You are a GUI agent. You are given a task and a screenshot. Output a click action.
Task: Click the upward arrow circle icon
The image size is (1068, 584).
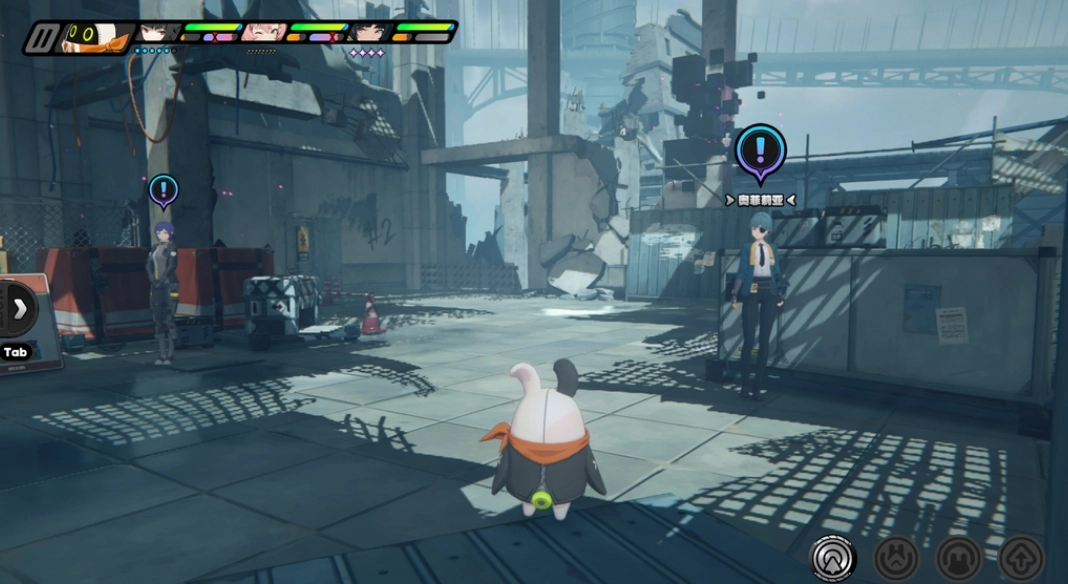point(1021,558)
